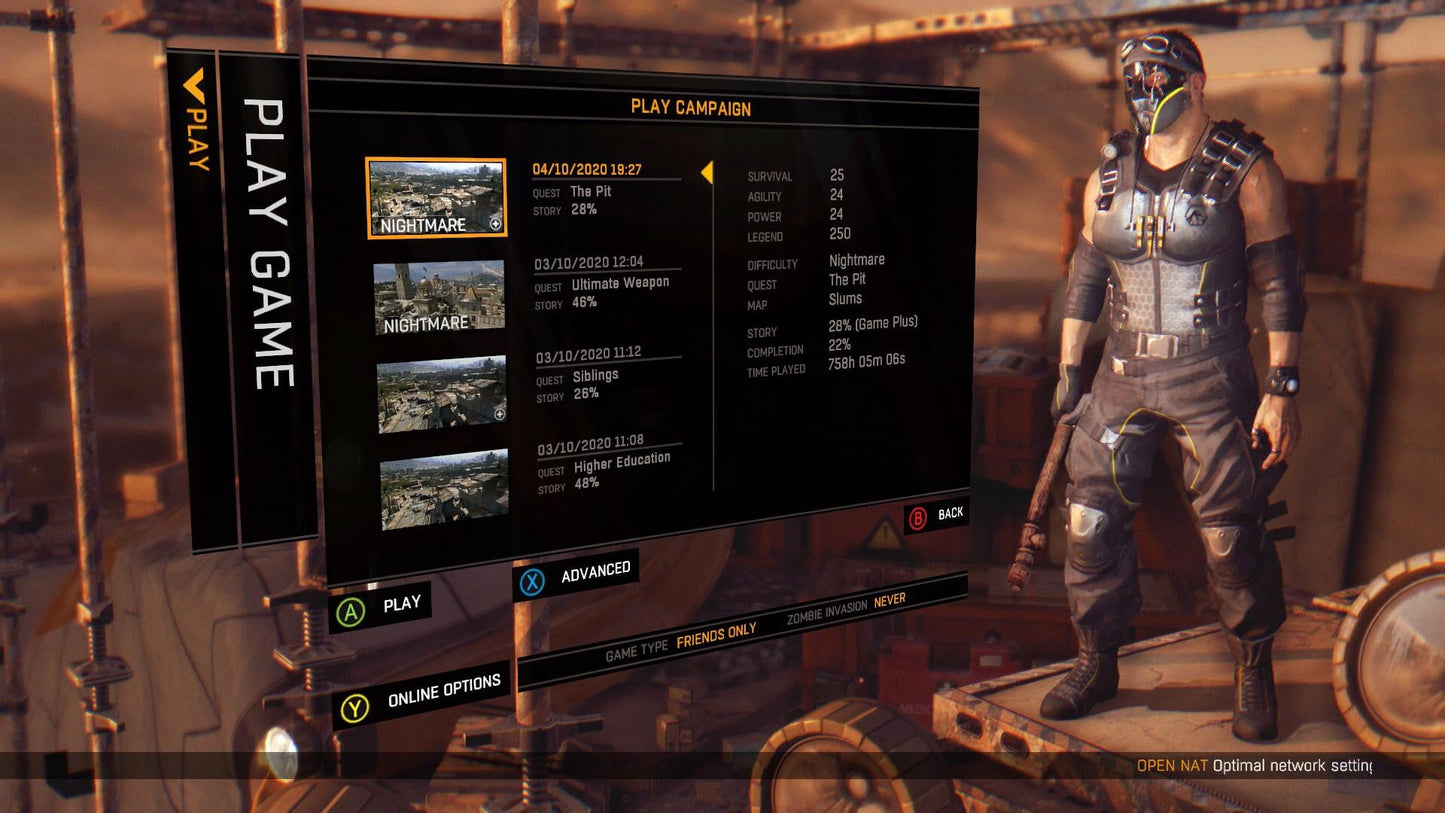The height and width of the screenshot is (813, 1445).
Task: Switch Difficulty from Nightmare
Action: point(857,259)
